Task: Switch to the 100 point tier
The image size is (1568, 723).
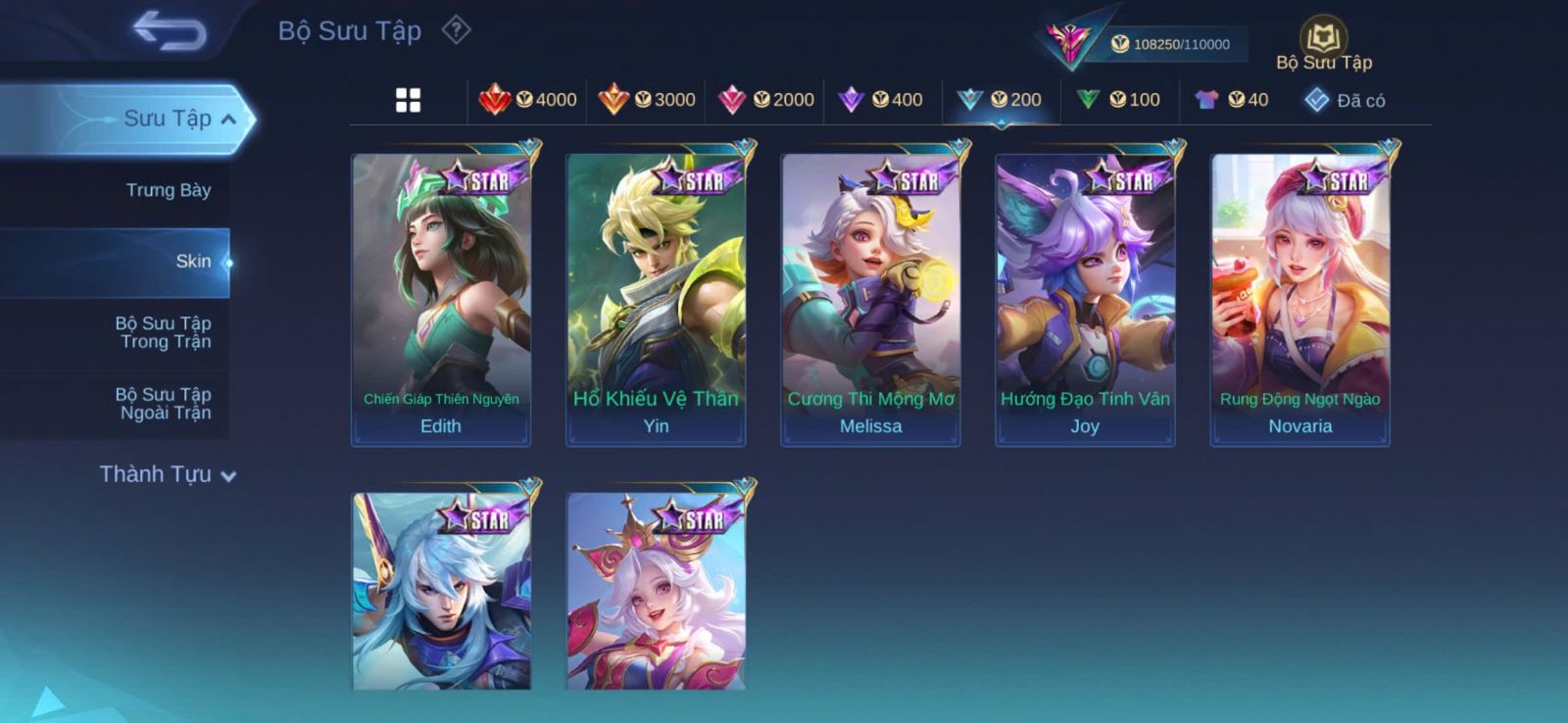Action: point(1119,100)
